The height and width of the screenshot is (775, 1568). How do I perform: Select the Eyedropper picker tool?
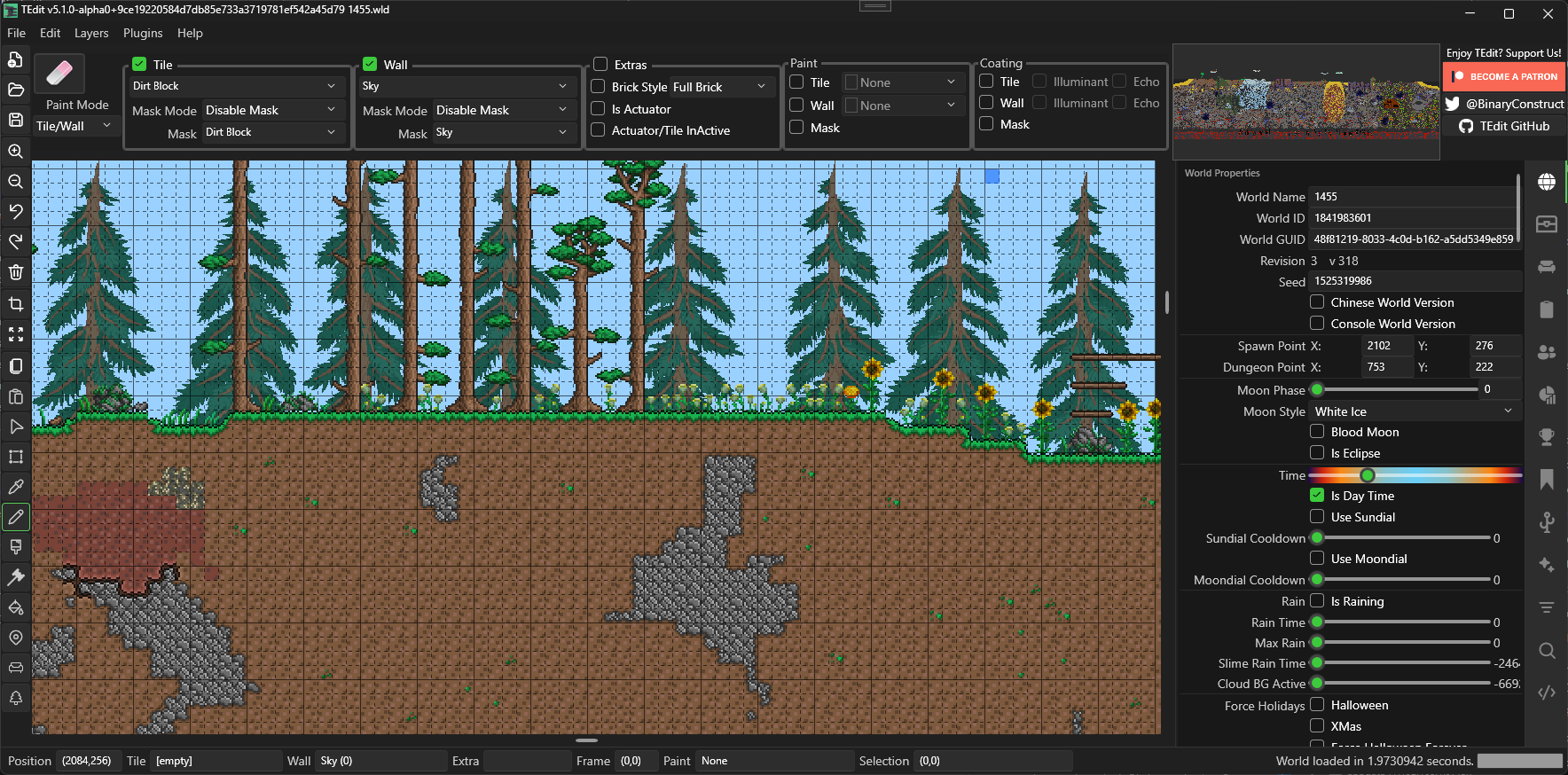(x=16, y=487)
